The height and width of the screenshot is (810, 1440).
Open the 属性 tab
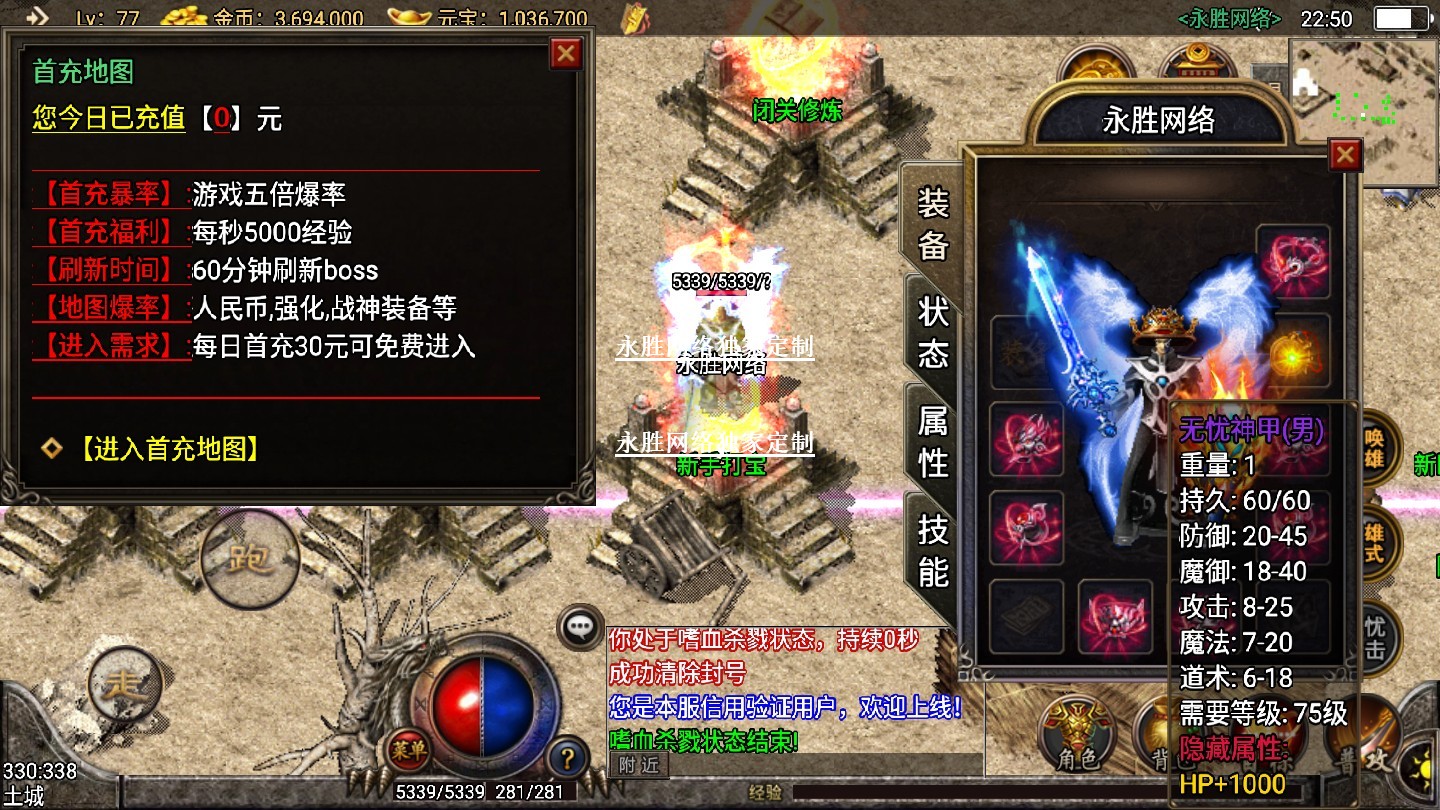(933, 441)
